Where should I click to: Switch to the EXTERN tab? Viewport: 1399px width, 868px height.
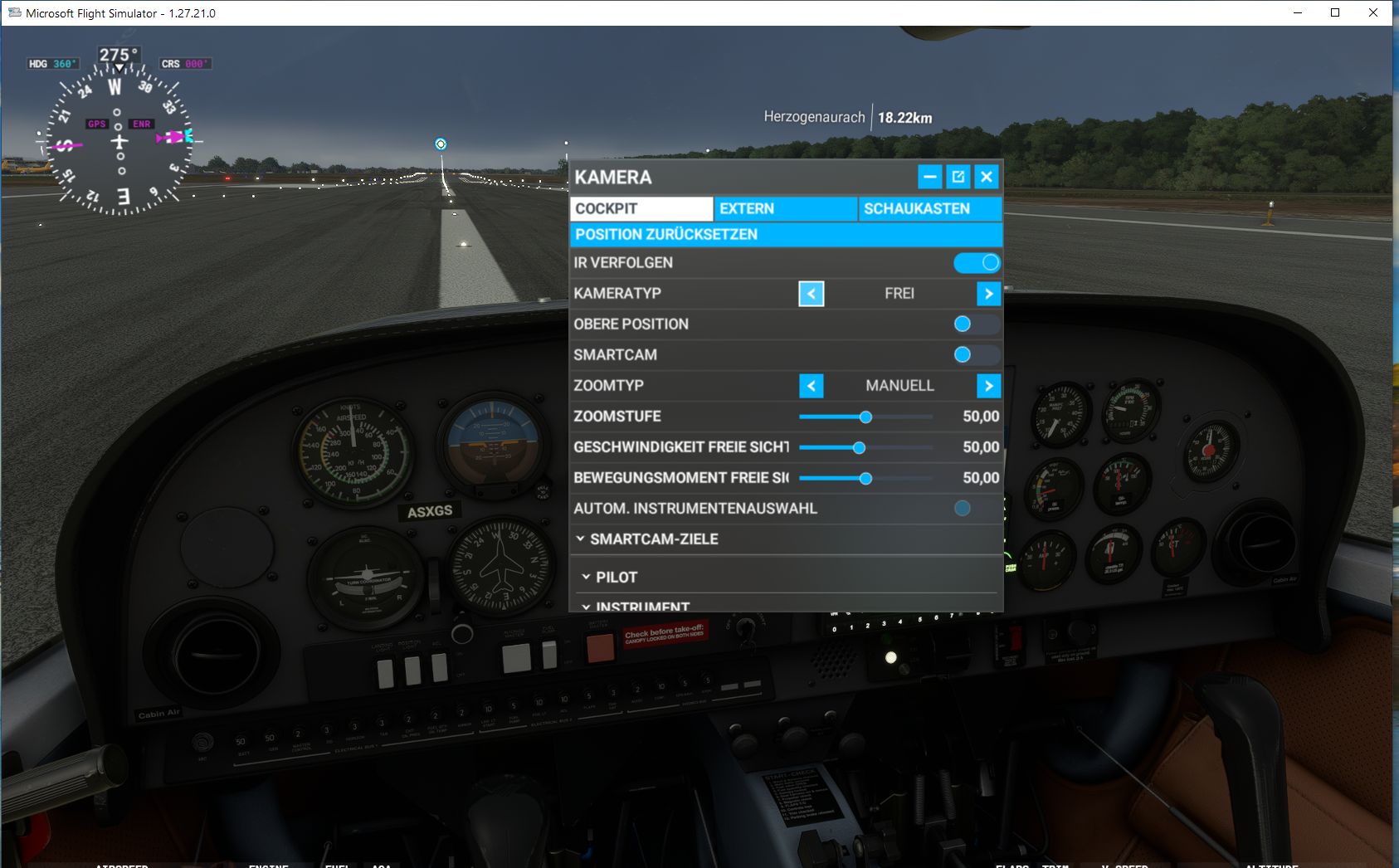pos(783,208)
